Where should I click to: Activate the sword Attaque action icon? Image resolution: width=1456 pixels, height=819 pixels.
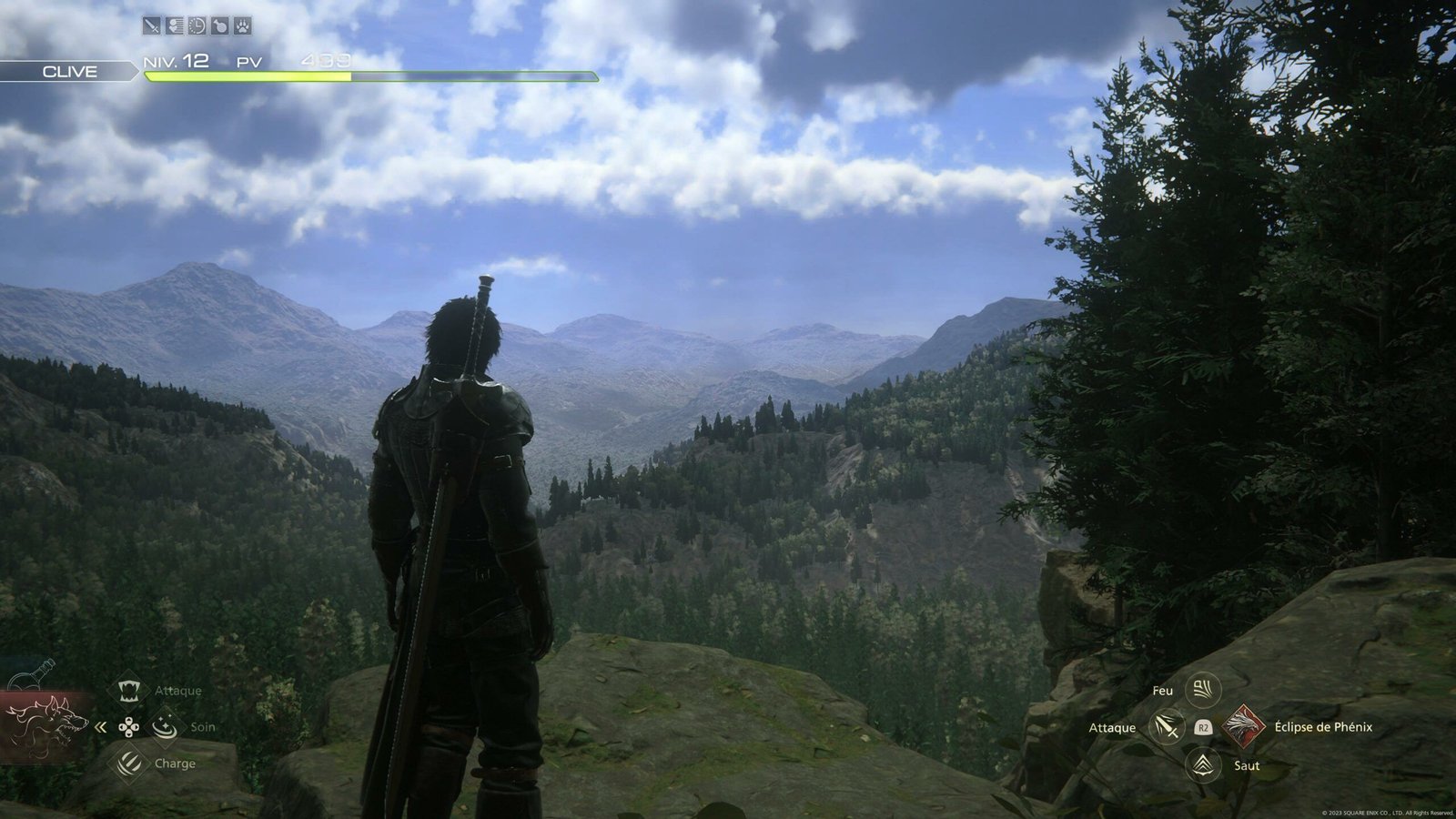pos(1166,727)
